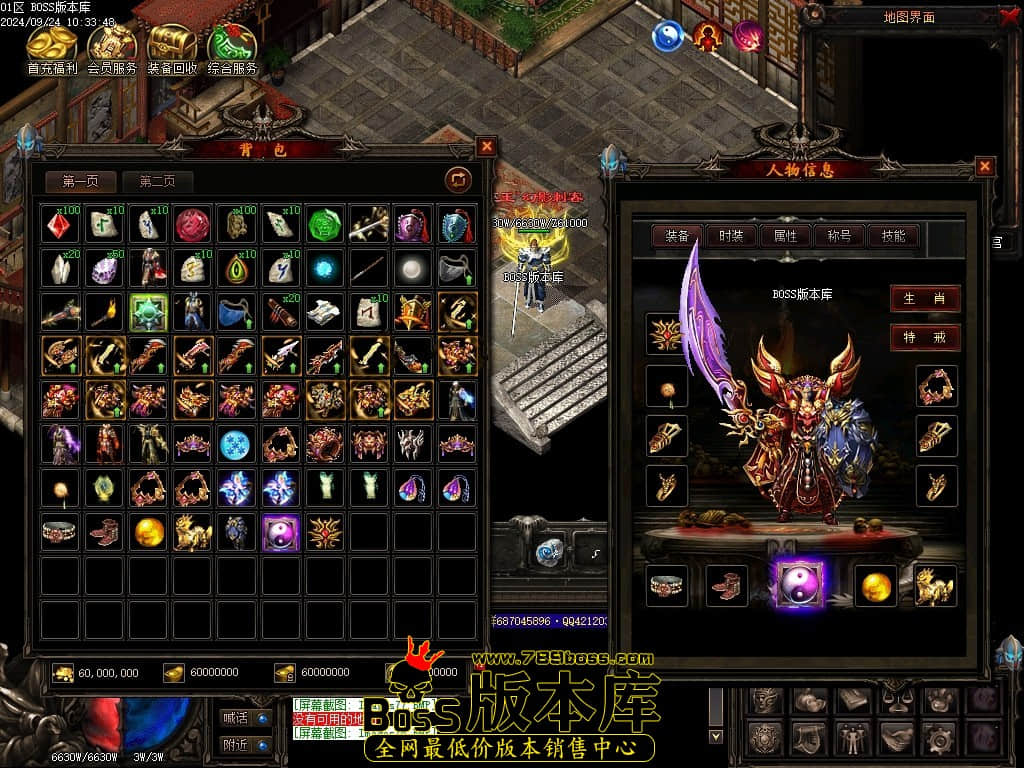Close the 地图界面 map panel
Viewport: 1024px width, 768px height.
[x=1010, y=16]
